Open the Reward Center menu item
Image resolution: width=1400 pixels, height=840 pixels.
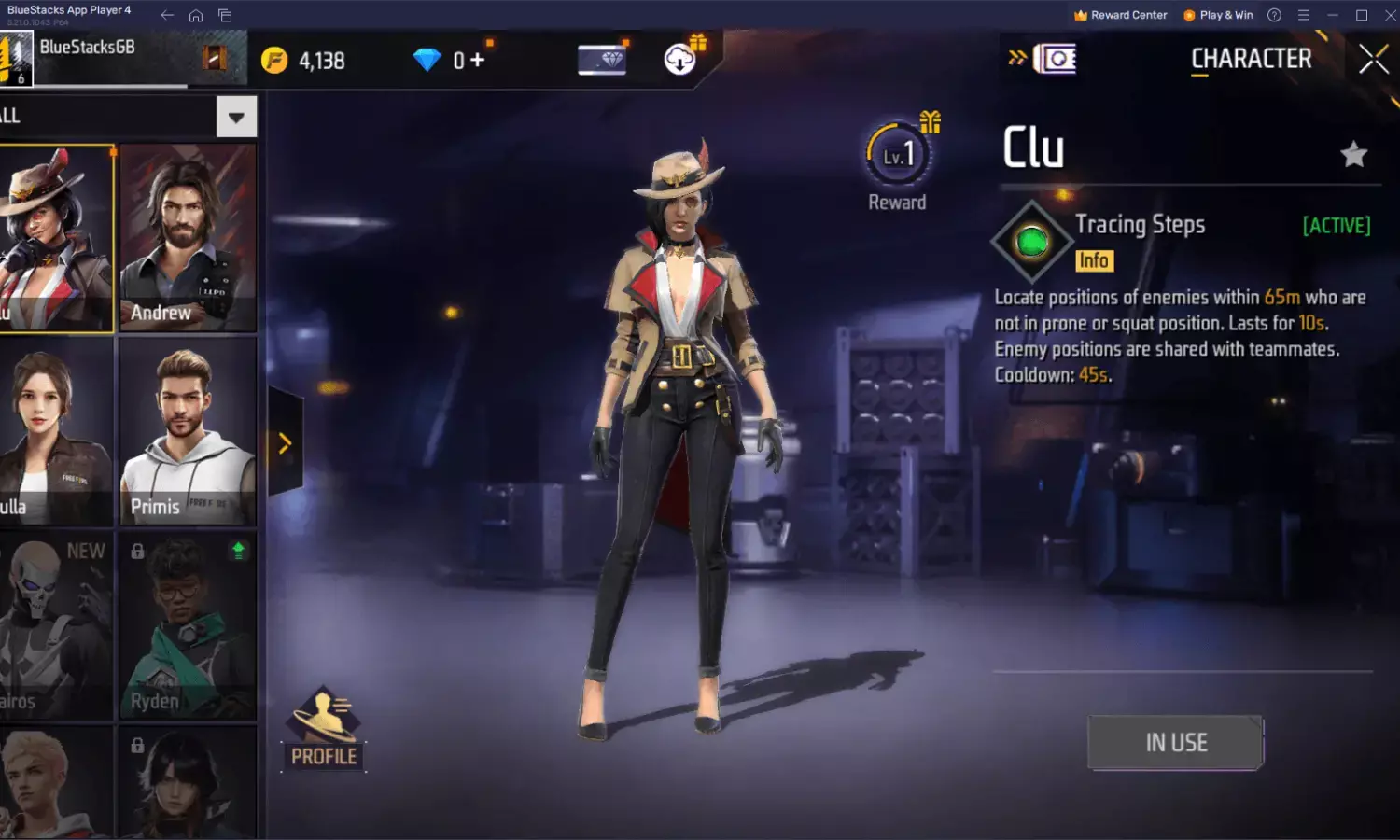click(x=1119, y=15)
